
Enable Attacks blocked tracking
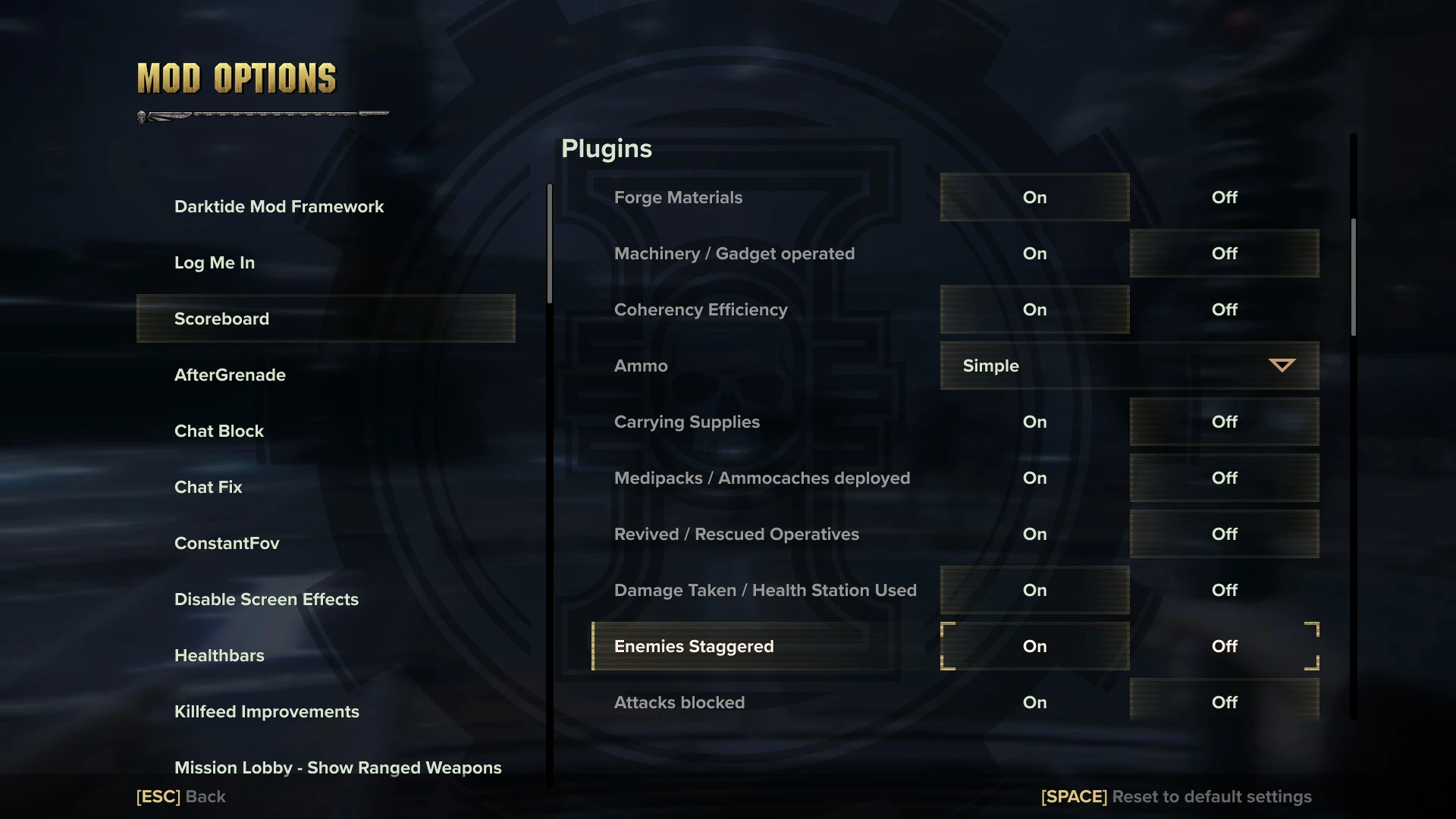(x=1034, y=702)
